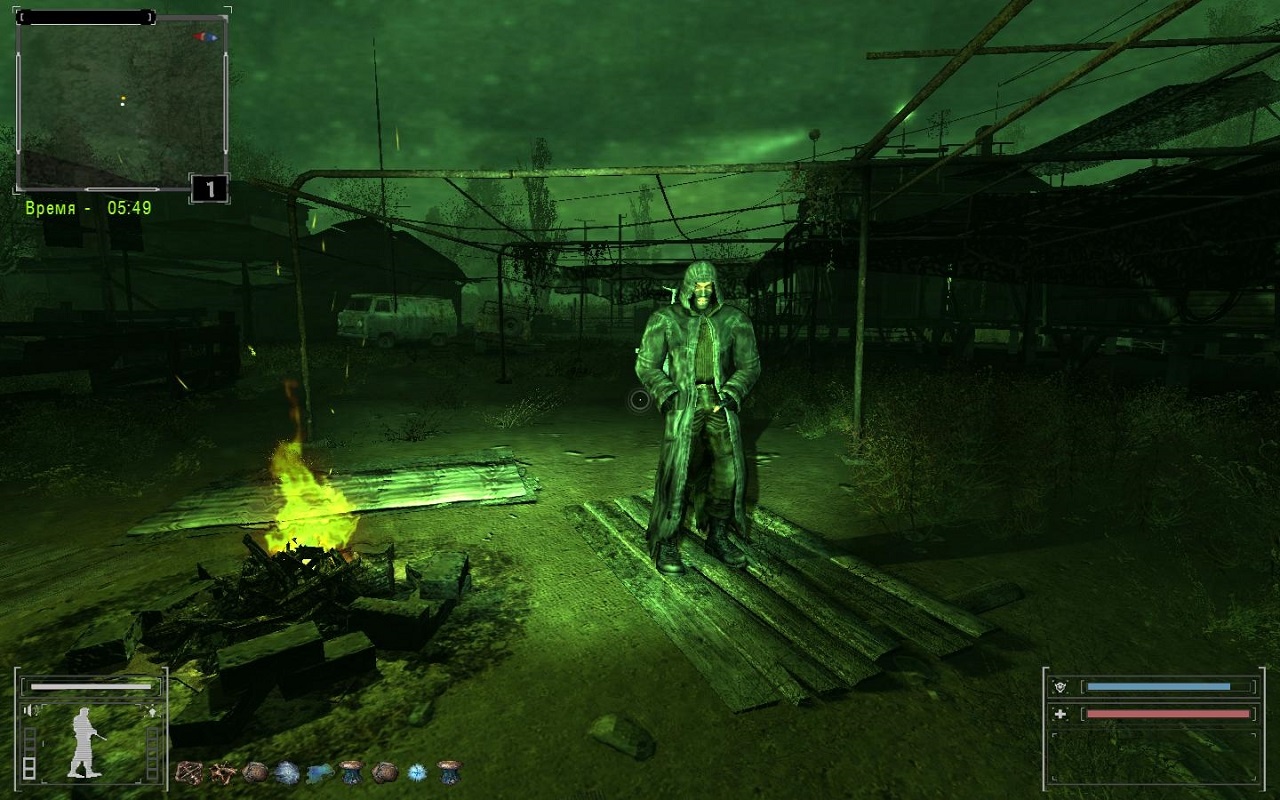Click the health cross icon

point(1059,714)
